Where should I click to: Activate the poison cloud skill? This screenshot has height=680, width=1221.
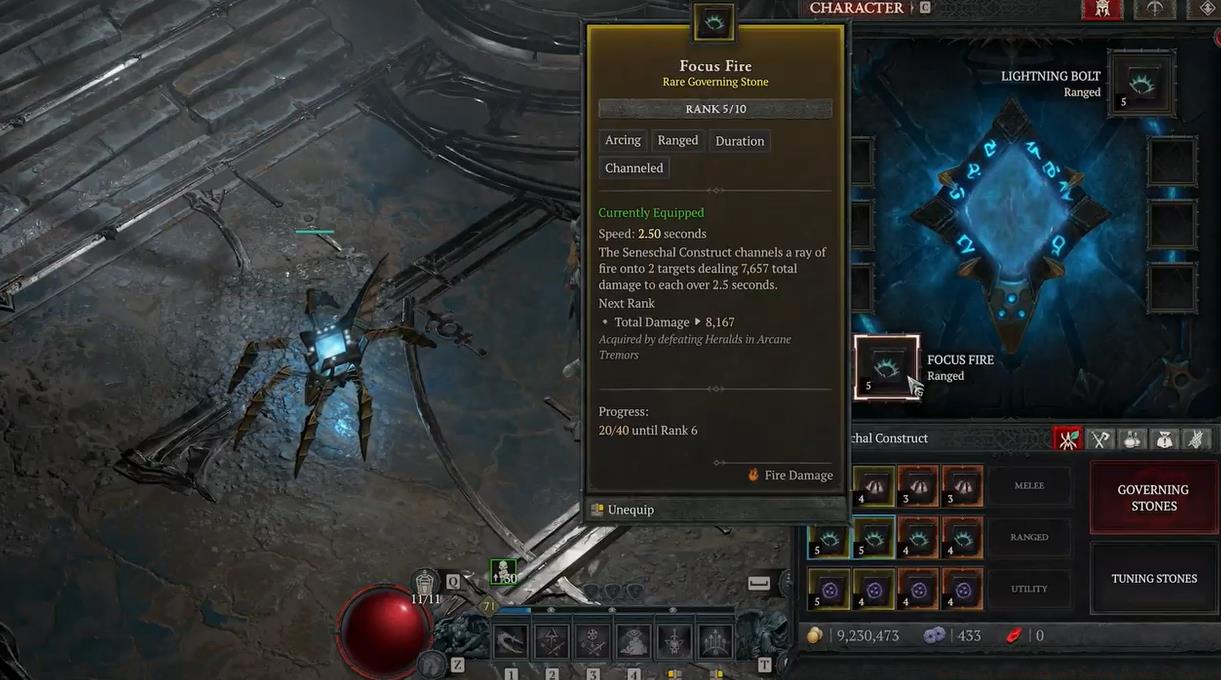pos(634,641)
